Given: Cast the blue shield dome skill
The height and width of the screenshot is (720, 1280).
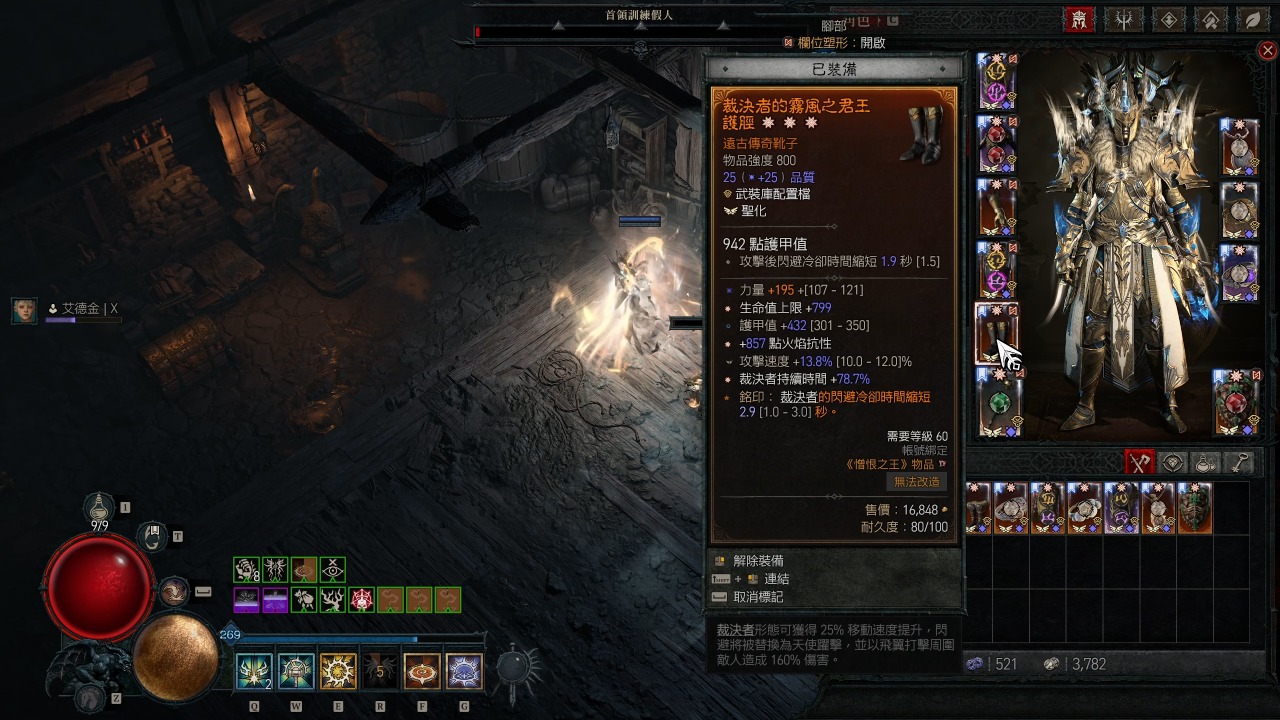Looking at the screenshot, I should coord(464,671).
